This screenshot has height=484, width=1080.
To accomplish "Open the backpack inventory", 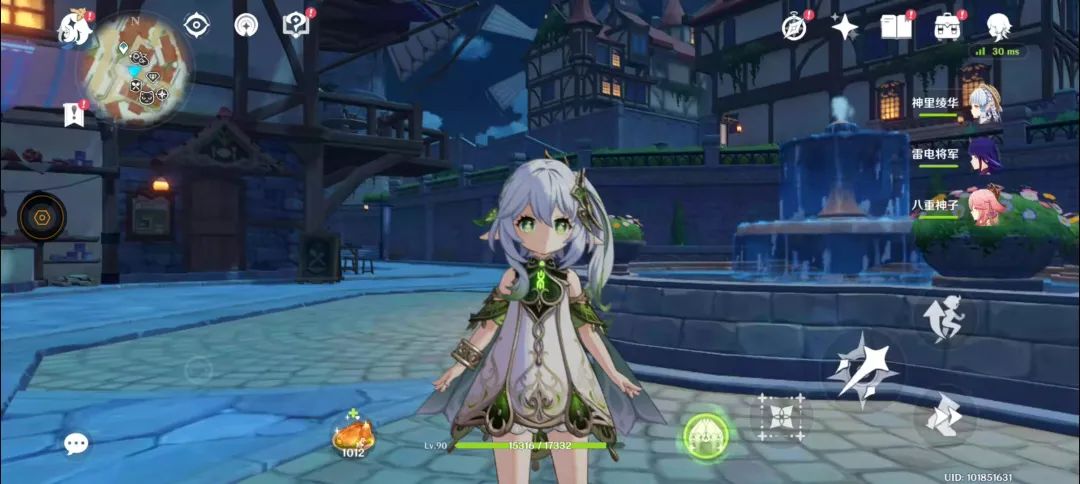I will [x=947, y=27].
